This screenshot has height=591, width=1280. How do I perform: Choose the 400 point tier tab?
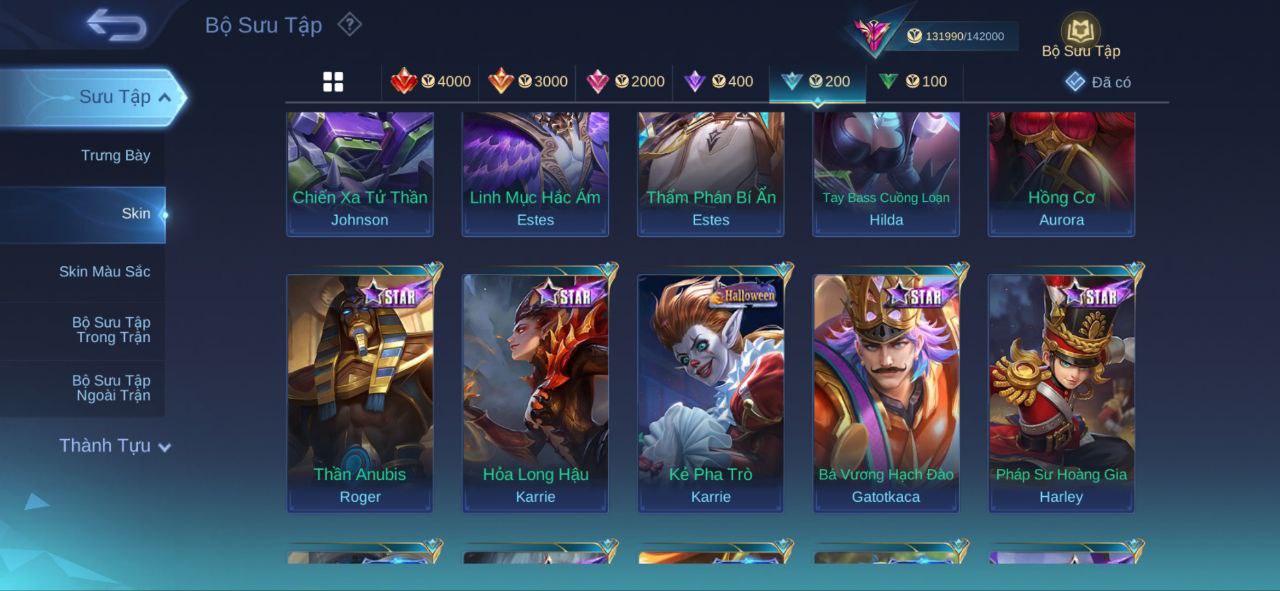719,82
